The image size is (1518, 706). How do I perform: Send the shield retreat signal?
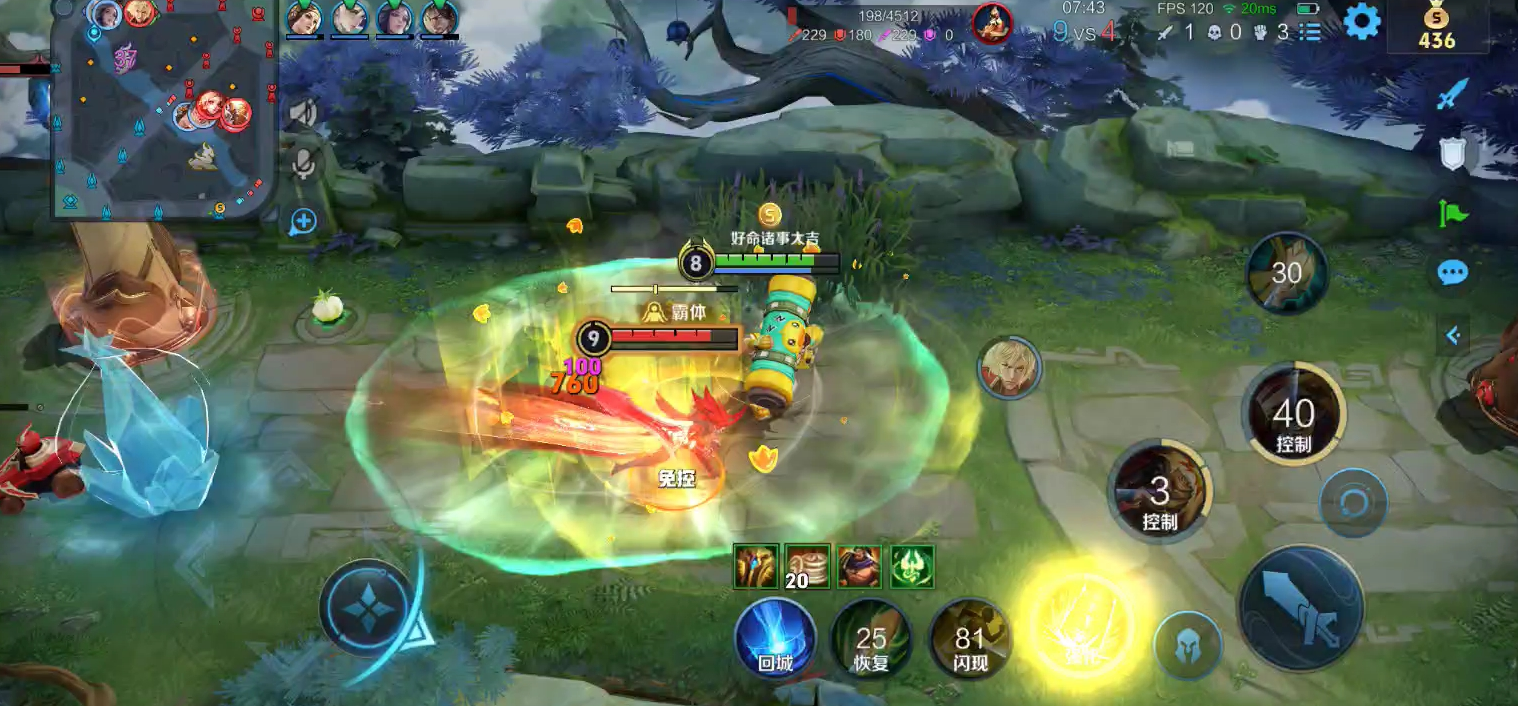pos(1452,153)
